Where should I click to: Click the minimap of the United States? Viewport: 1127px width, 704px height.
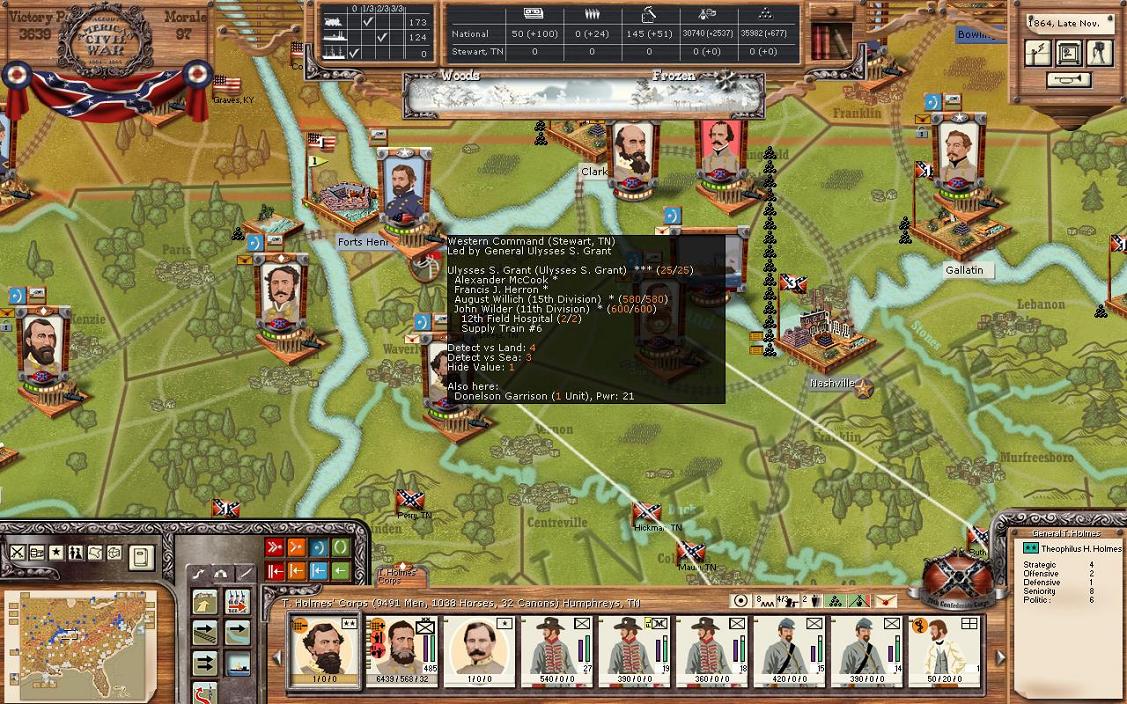point(80,642)
